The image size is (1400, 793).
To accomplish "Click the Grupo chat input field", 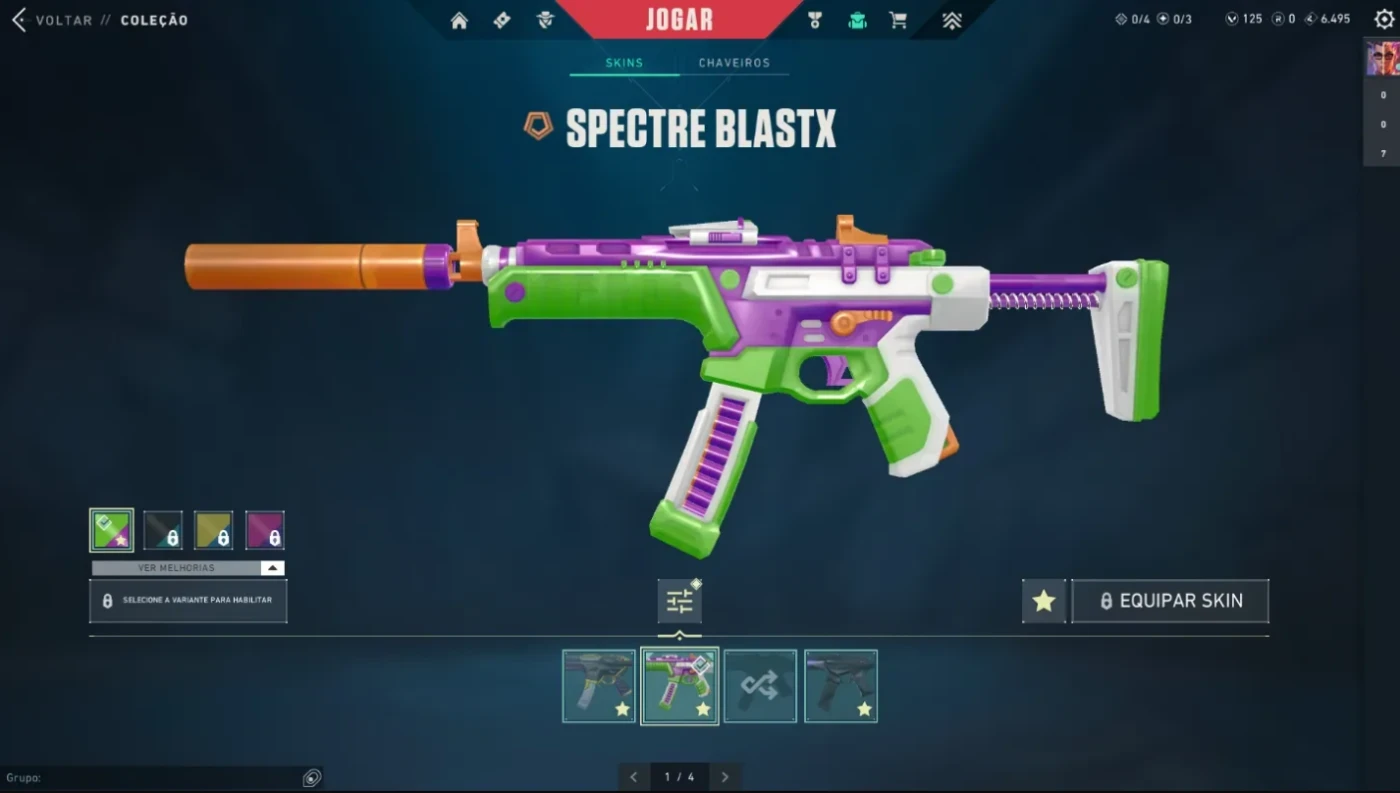I will pyautogui.click(x=150, y=777).
